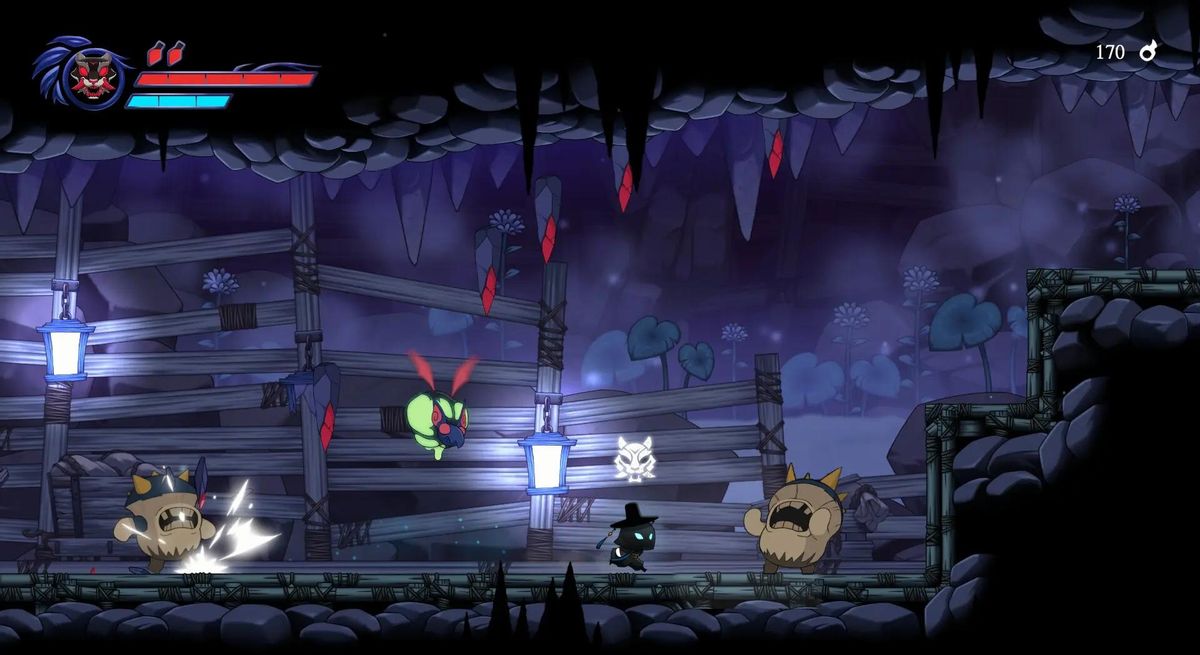
Task: Click the red demon mask character portrait
Action: point(91,79)
